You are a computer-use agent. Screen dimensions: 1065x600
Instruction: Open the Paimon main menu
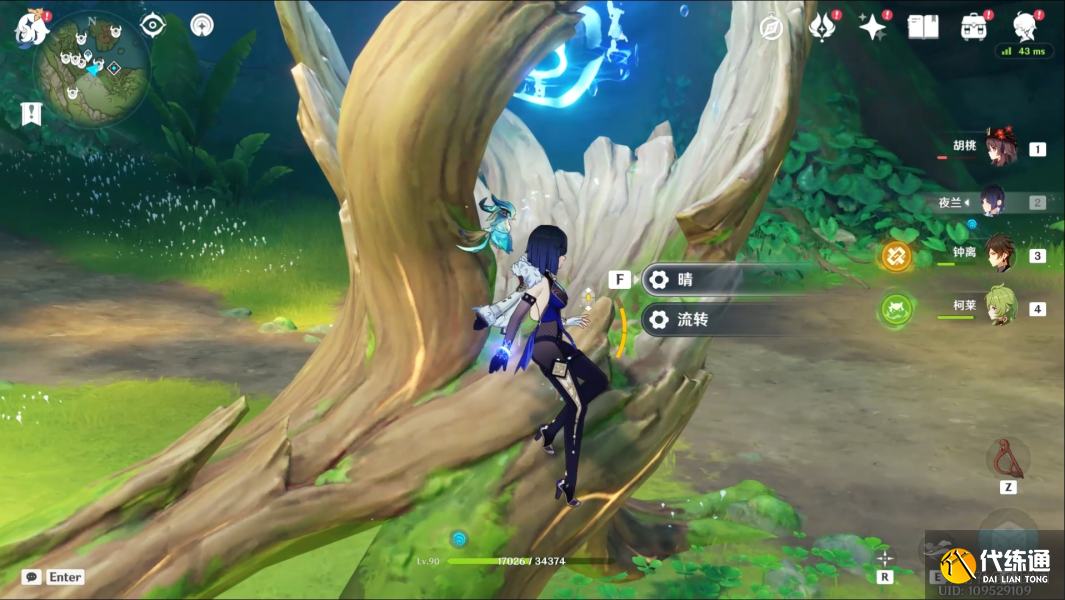coord(31,27)
